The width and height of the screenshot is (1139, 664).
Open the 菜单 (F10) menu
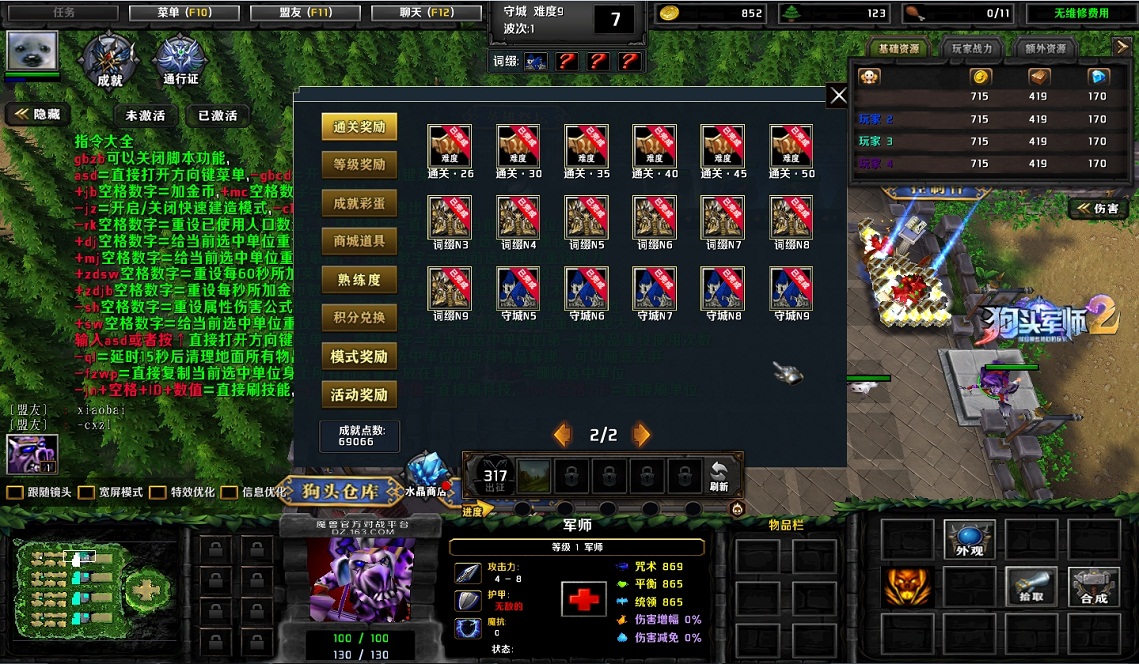pyautogui.click(x=183, y=13)
